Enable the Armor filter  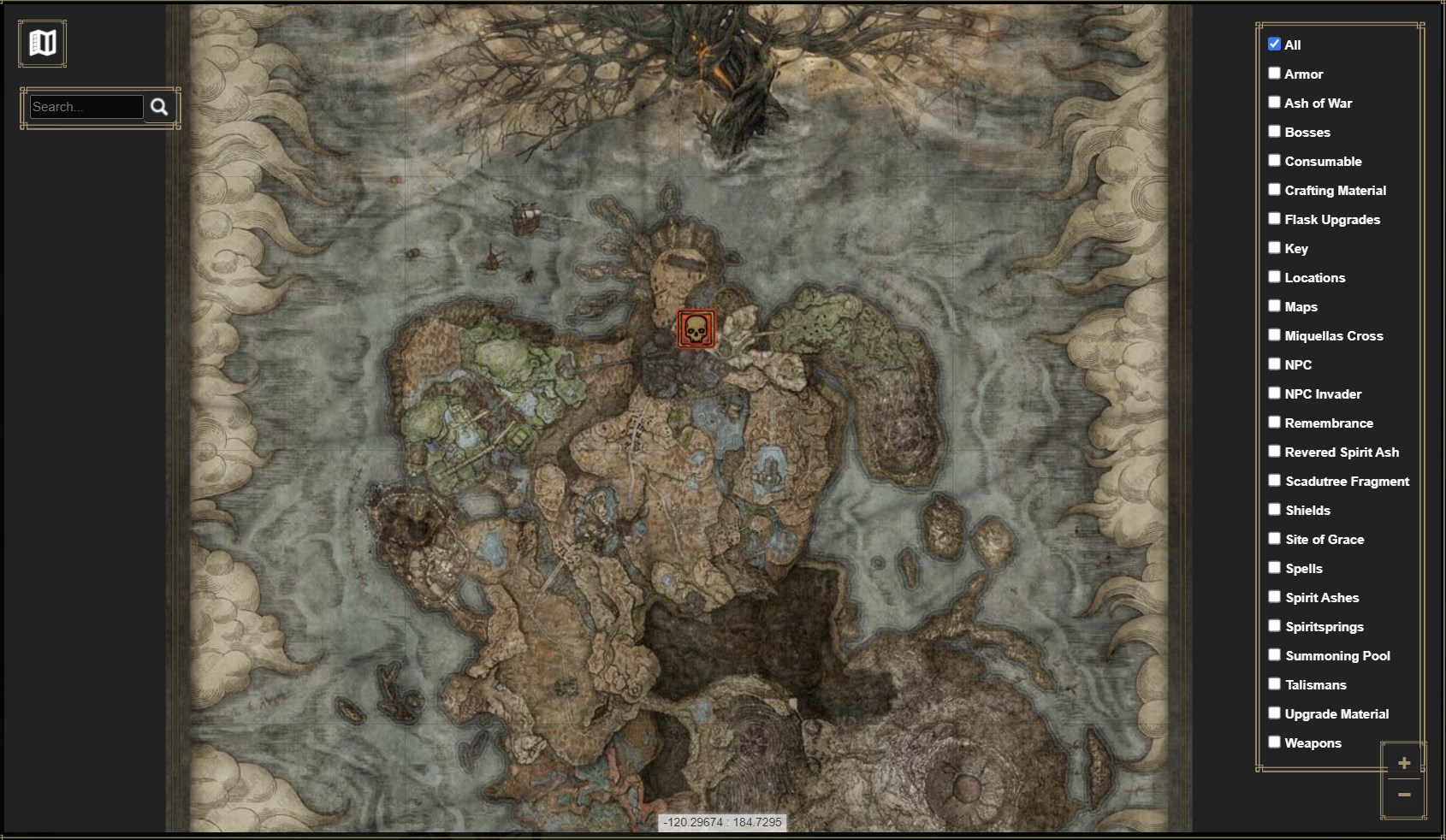point(1275,73)
